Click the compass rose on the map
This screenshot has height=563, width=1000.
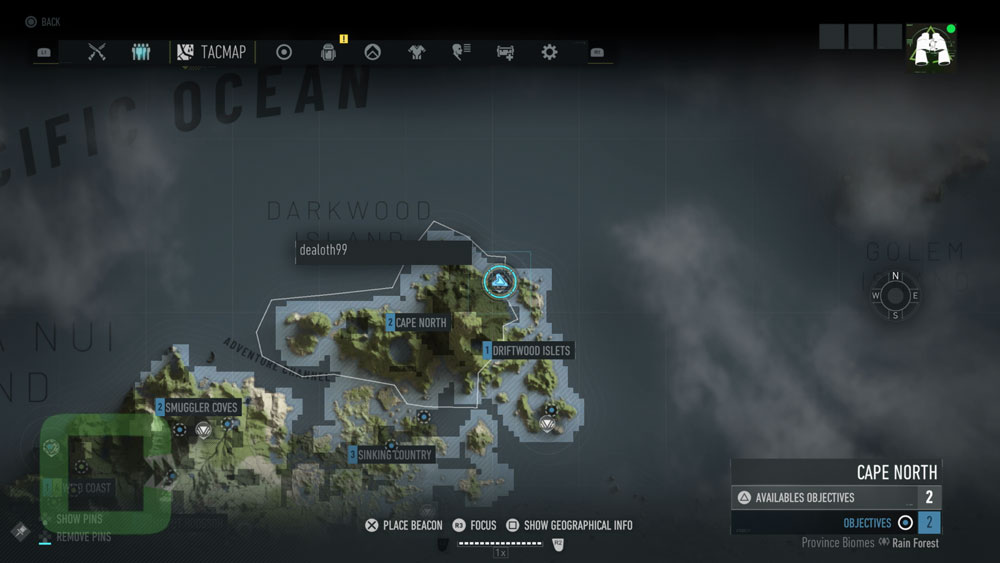click(x=895, y=296)
